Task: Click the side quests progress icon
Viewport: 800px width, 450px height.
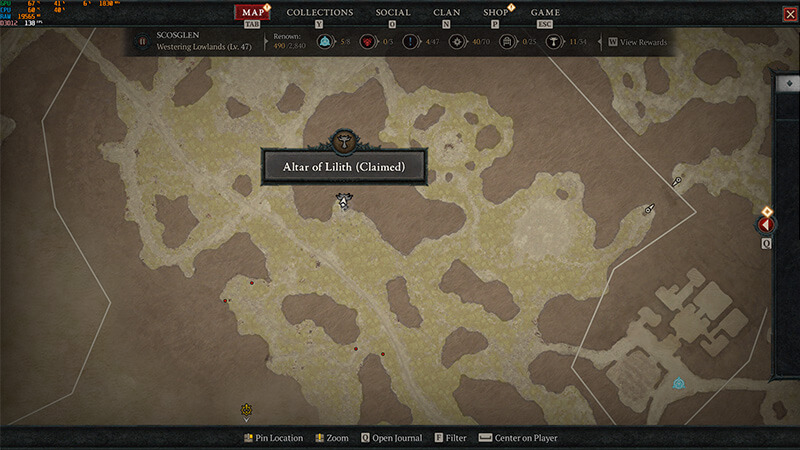Action: [410, 42]
